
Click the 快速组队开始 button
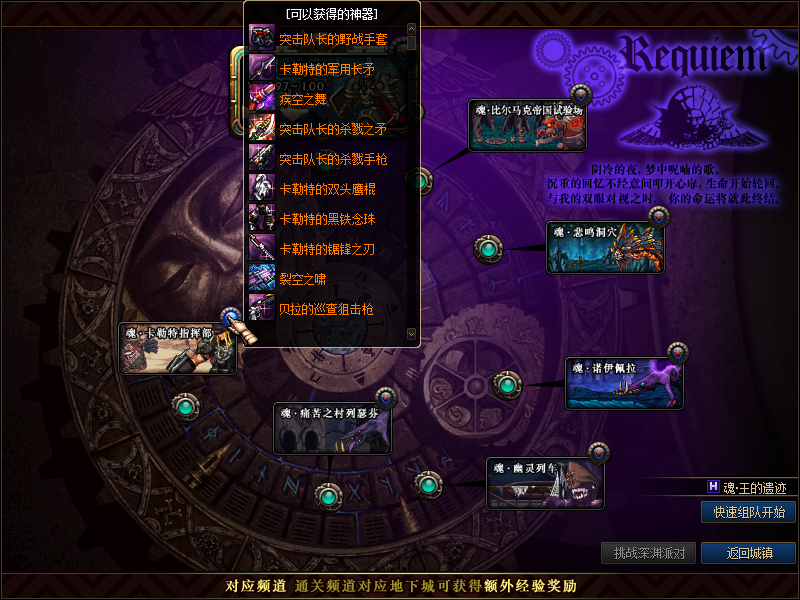pos(748,512)
